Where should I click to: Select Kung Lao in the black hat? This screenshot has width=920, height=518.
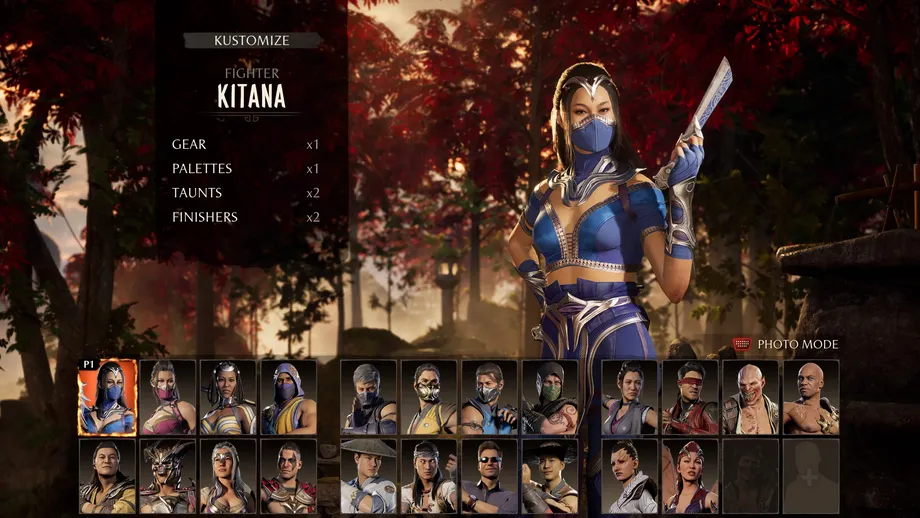tap(550, 476)
